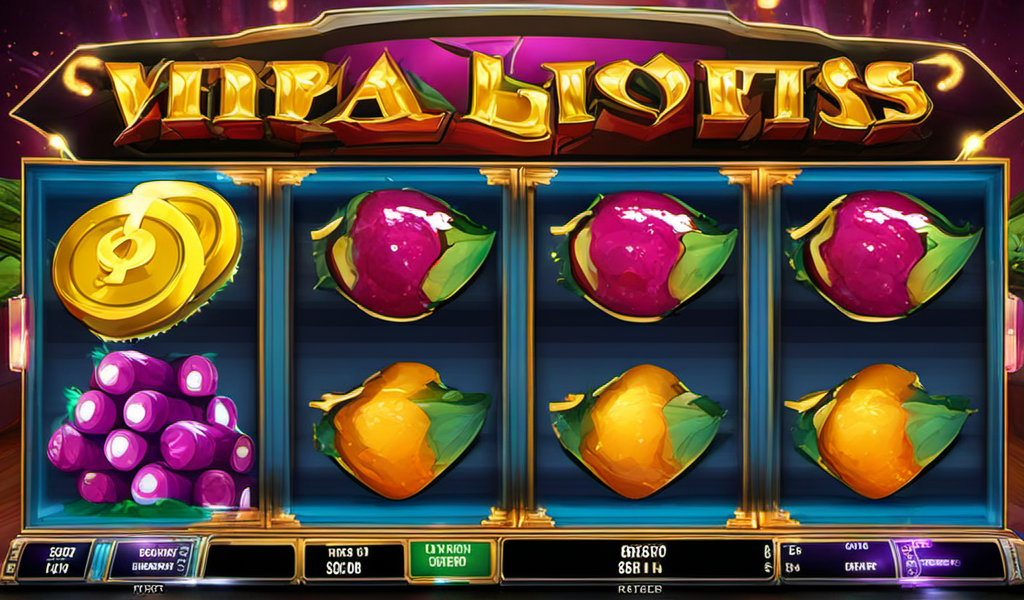Viewport: 1024px width, 600px height.
Task: Select the blue-framed panel in the bottom bar
Action: (x=152, y=560)
